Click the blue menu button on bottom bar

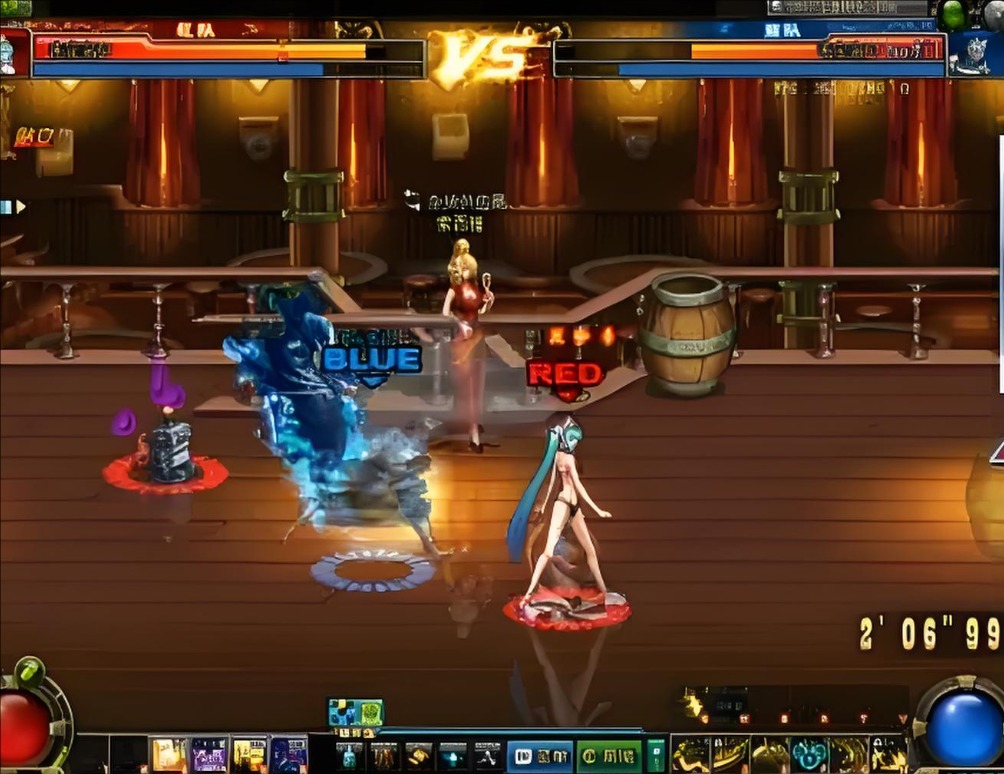pyautogui.click(x=540, y=756)
